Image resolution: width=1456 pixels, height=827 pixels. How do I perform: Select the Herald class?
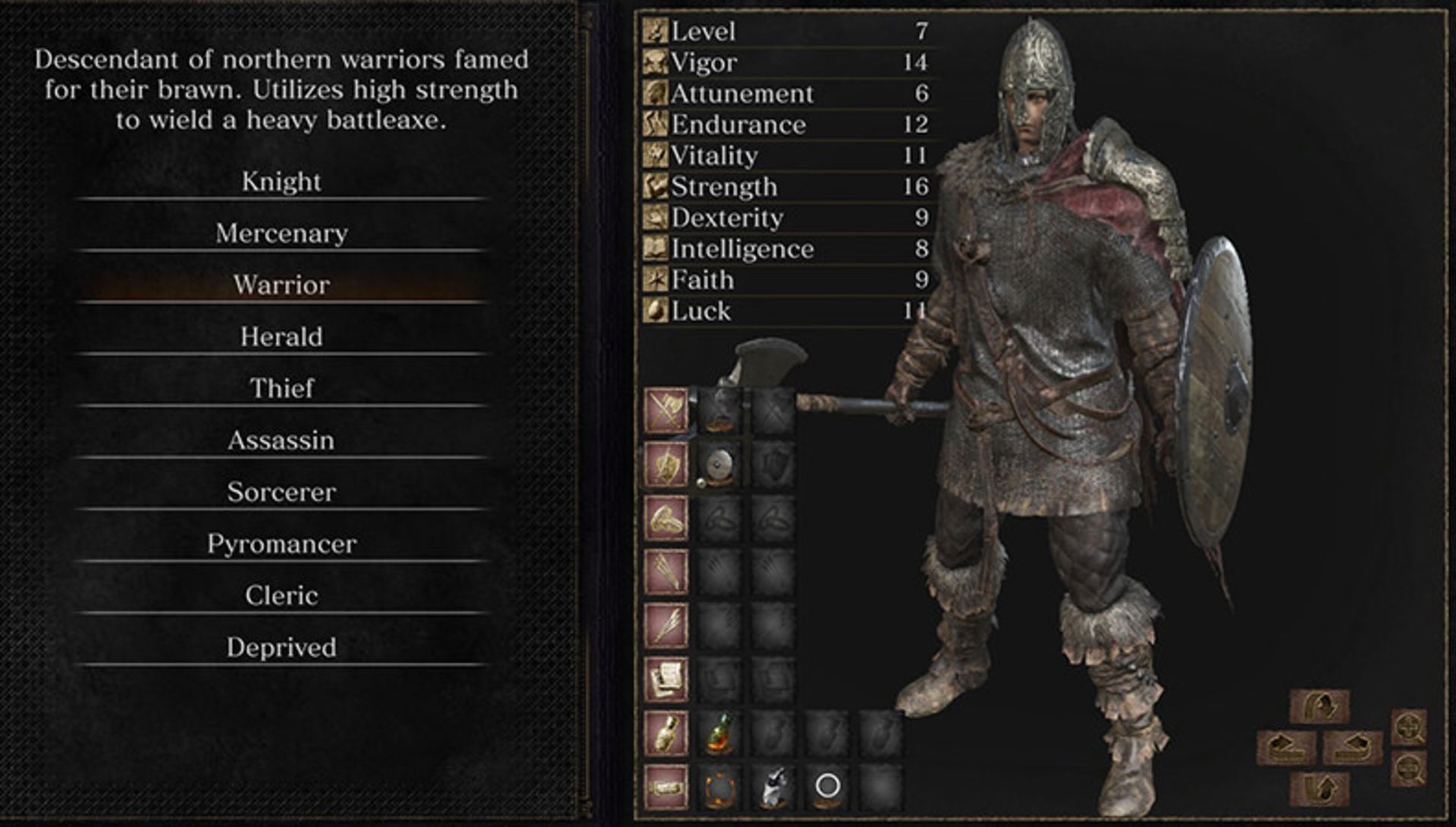pos(281,337)
